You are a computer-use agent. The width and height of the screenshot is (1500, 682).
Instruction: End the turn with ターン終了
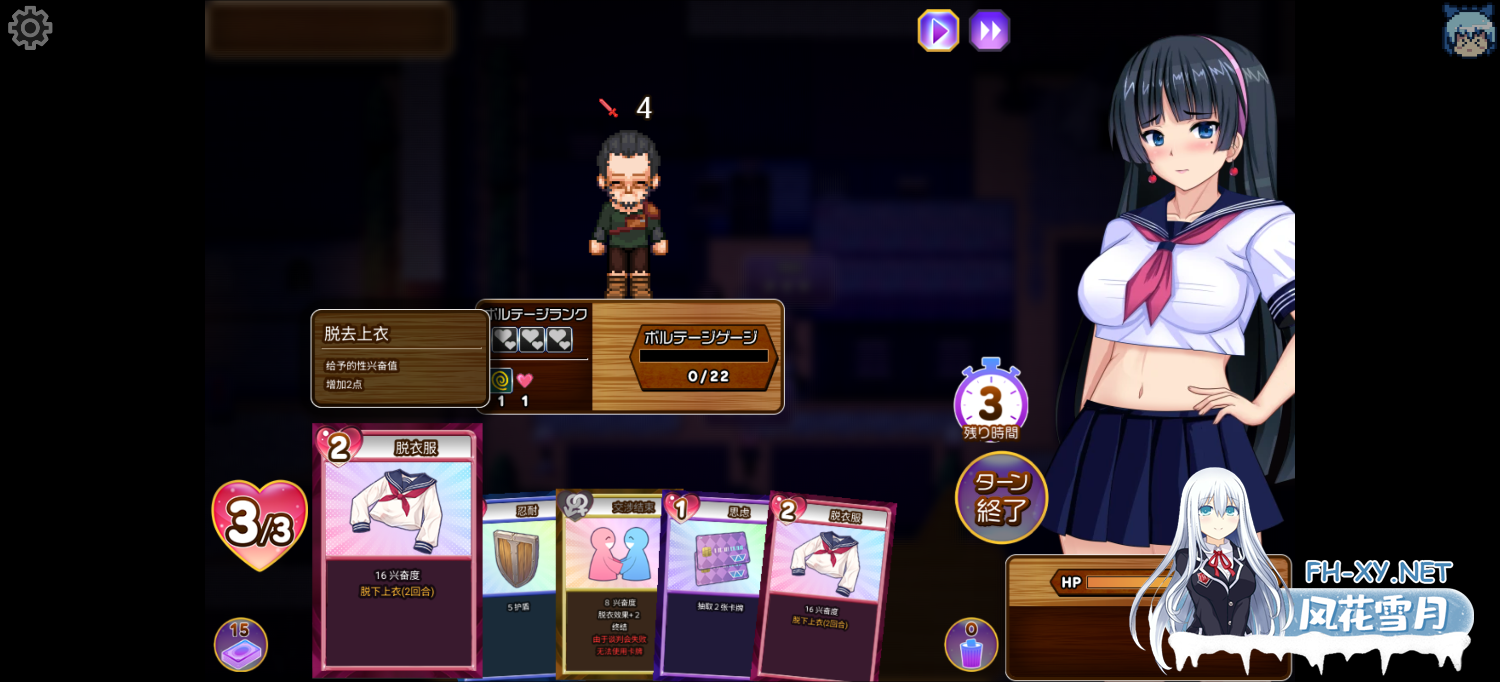point(1001,498)
